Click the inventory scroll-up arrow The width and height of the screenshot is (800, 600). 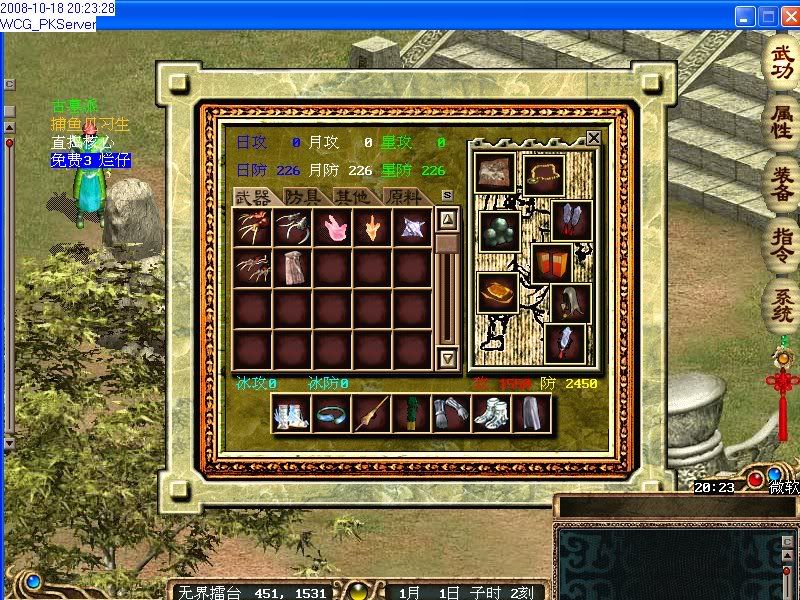coord(448,219)
